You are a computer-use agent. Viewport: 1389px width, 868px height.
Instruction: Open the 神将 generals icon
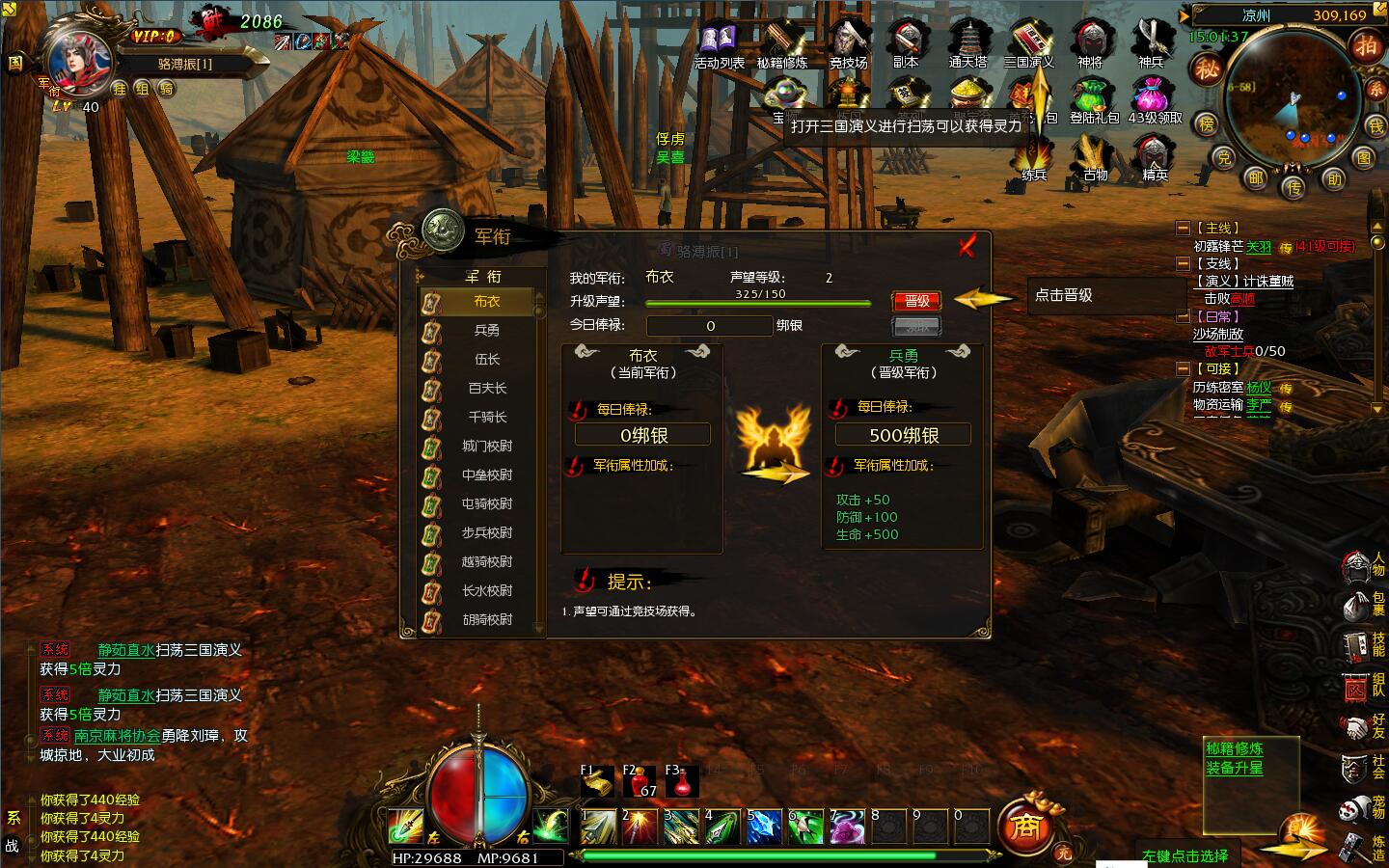click(1090, 45)
